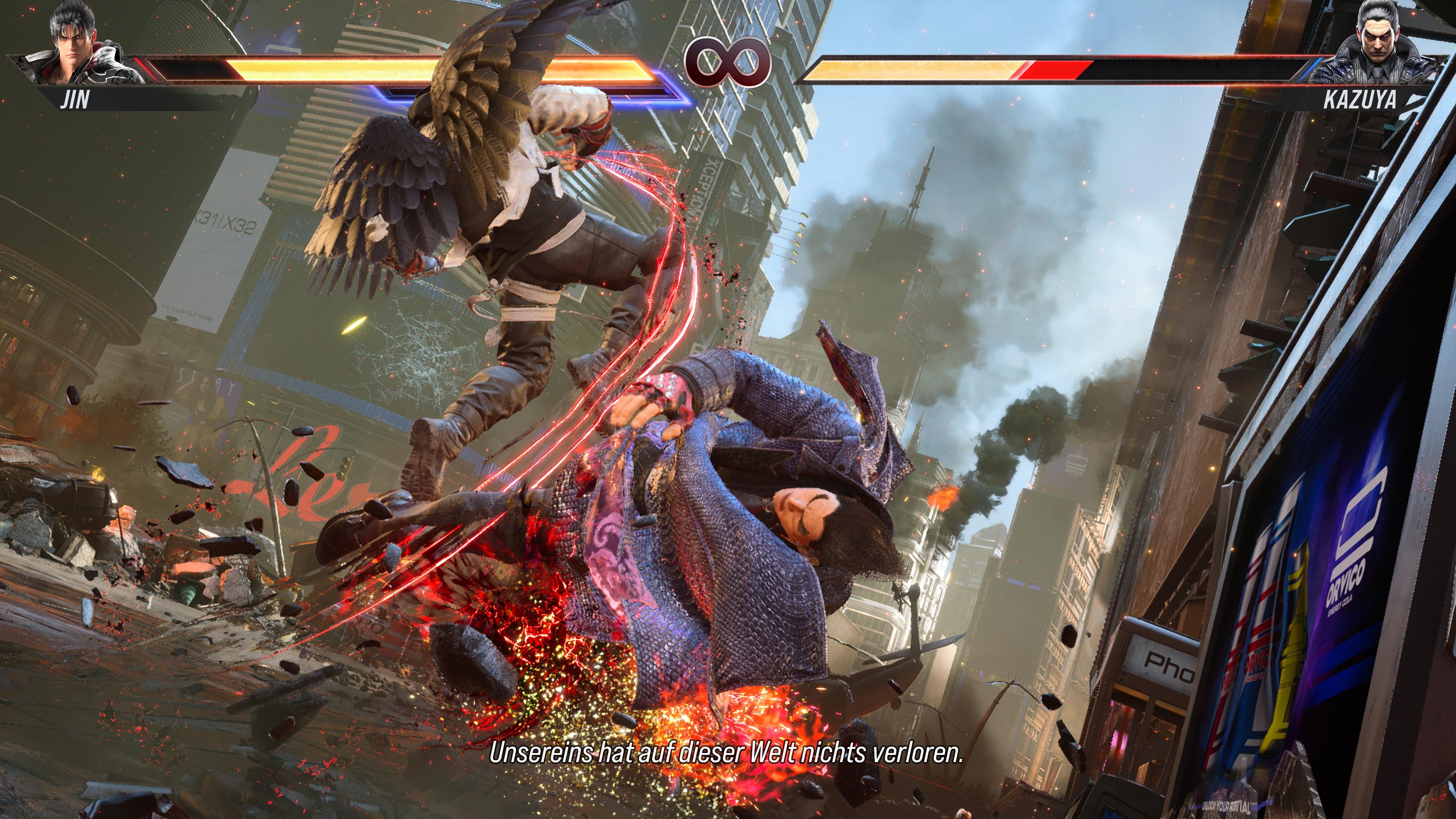Expand Kazuya's health bar panel

click(1074, 68)
